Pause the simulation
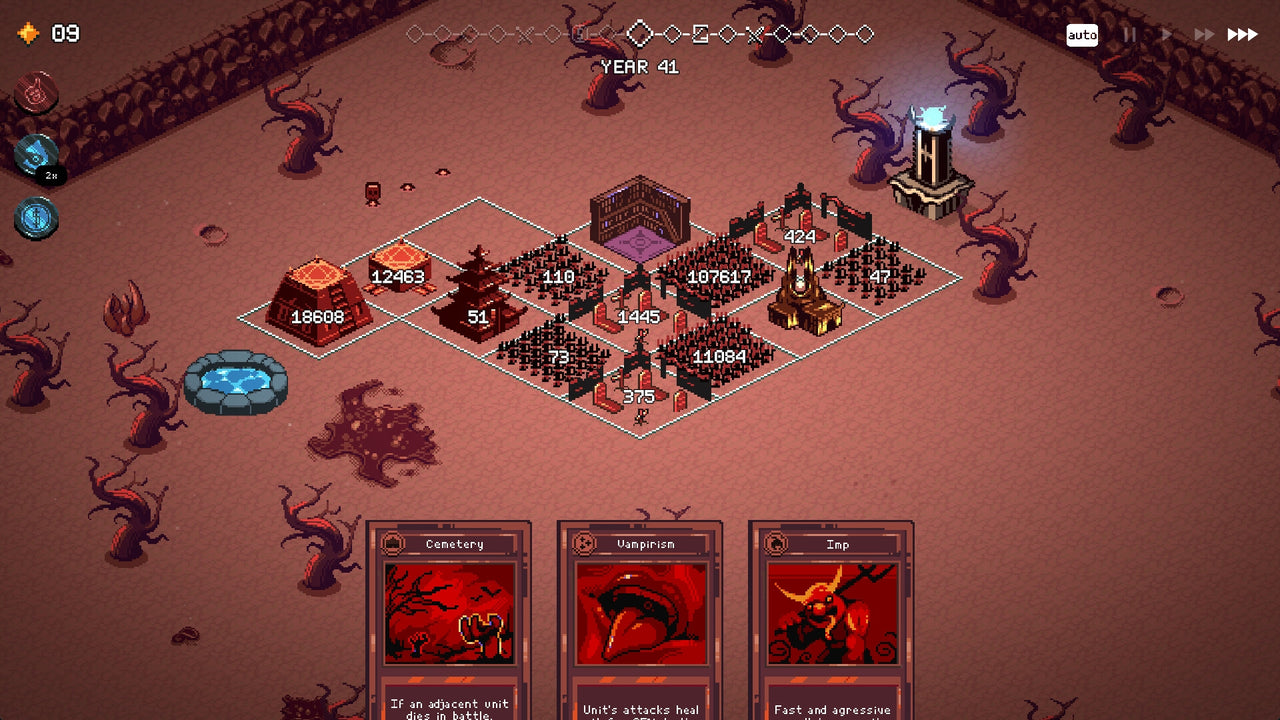This screenshot has height=720, width=1280. click(x=1130, y=33)
